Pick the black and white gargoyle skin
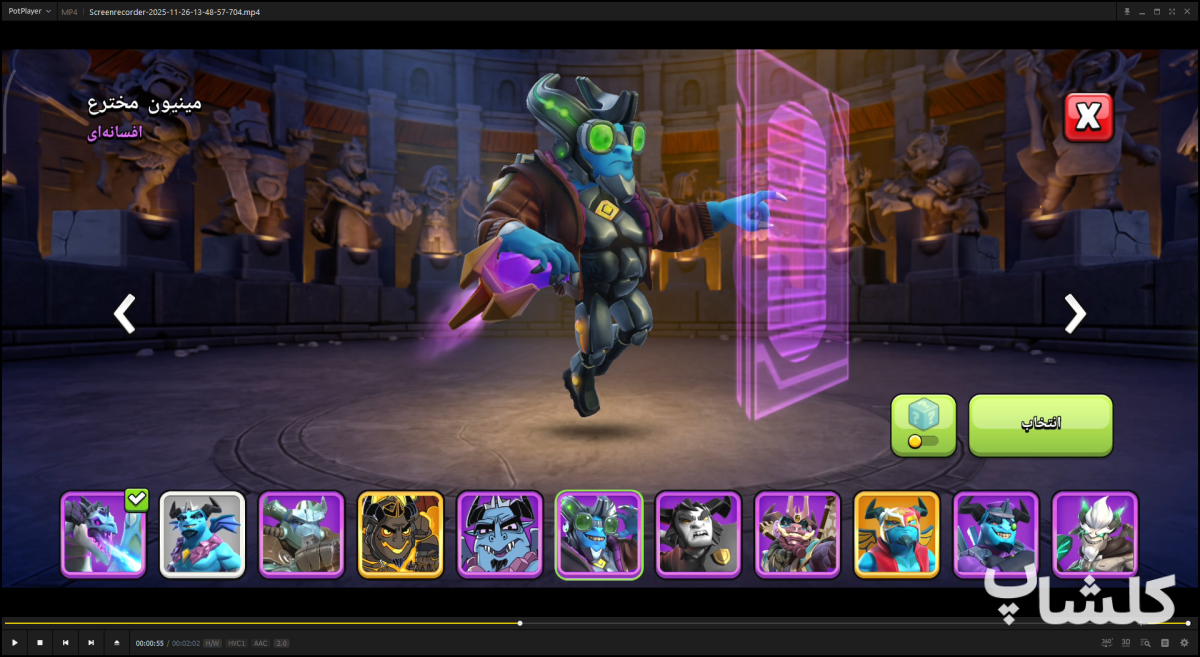1200x657 pixels. pyautogui.click(x=698, y=534)
